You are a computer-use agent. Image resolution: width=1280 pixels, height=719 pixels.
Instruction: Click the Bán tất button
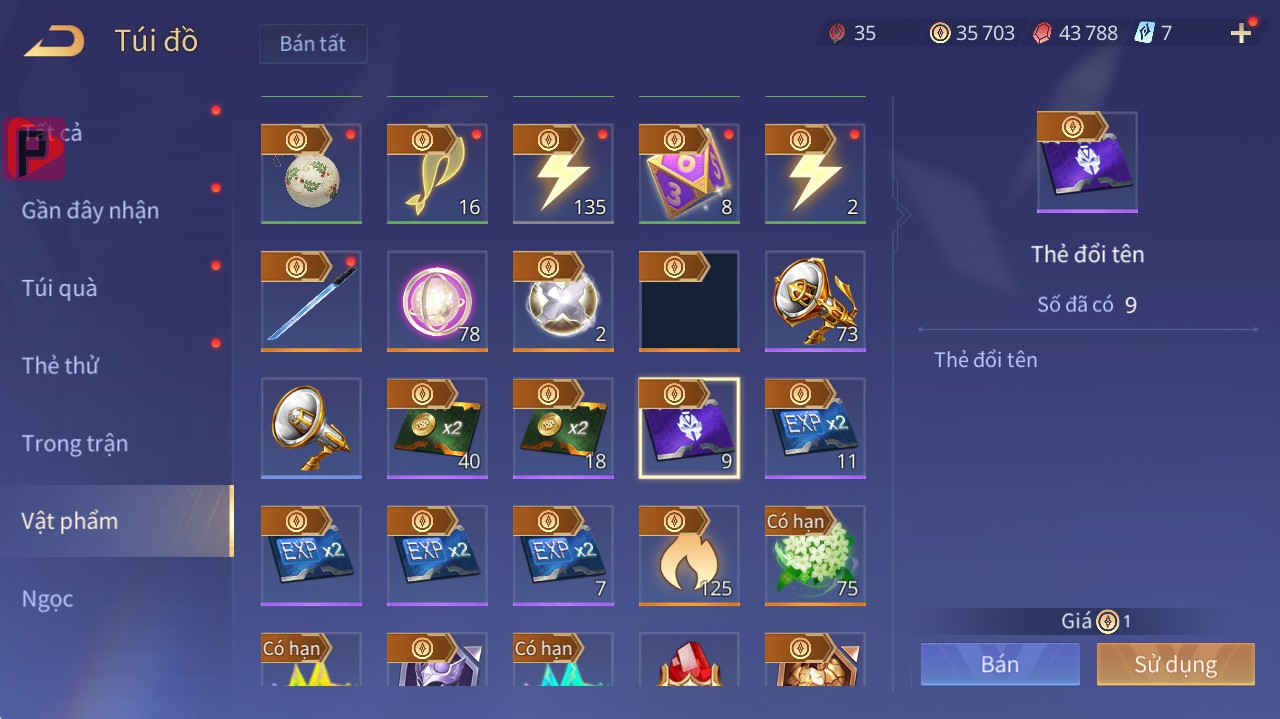313,44
